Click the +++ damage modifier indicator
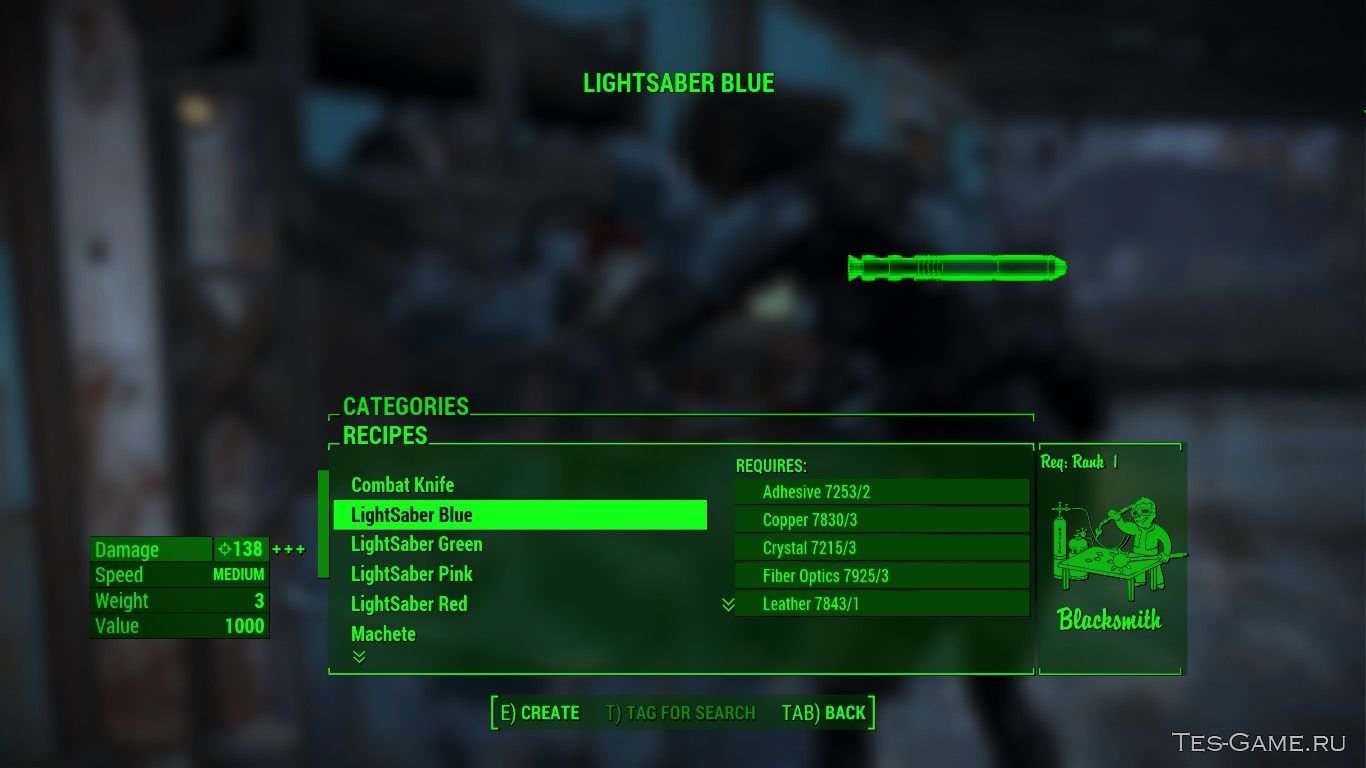This screenshot has width=1366, height=768. [x=290, y=549]
